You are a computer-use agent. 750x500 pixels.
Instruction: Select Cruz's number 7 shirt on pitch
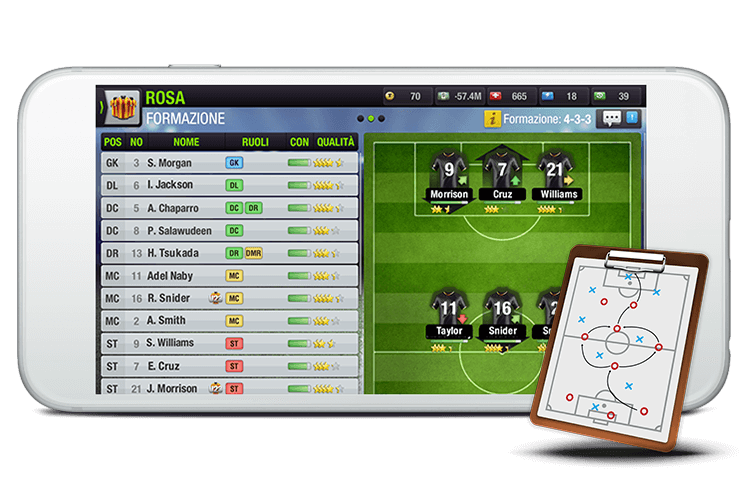(502, 172)
